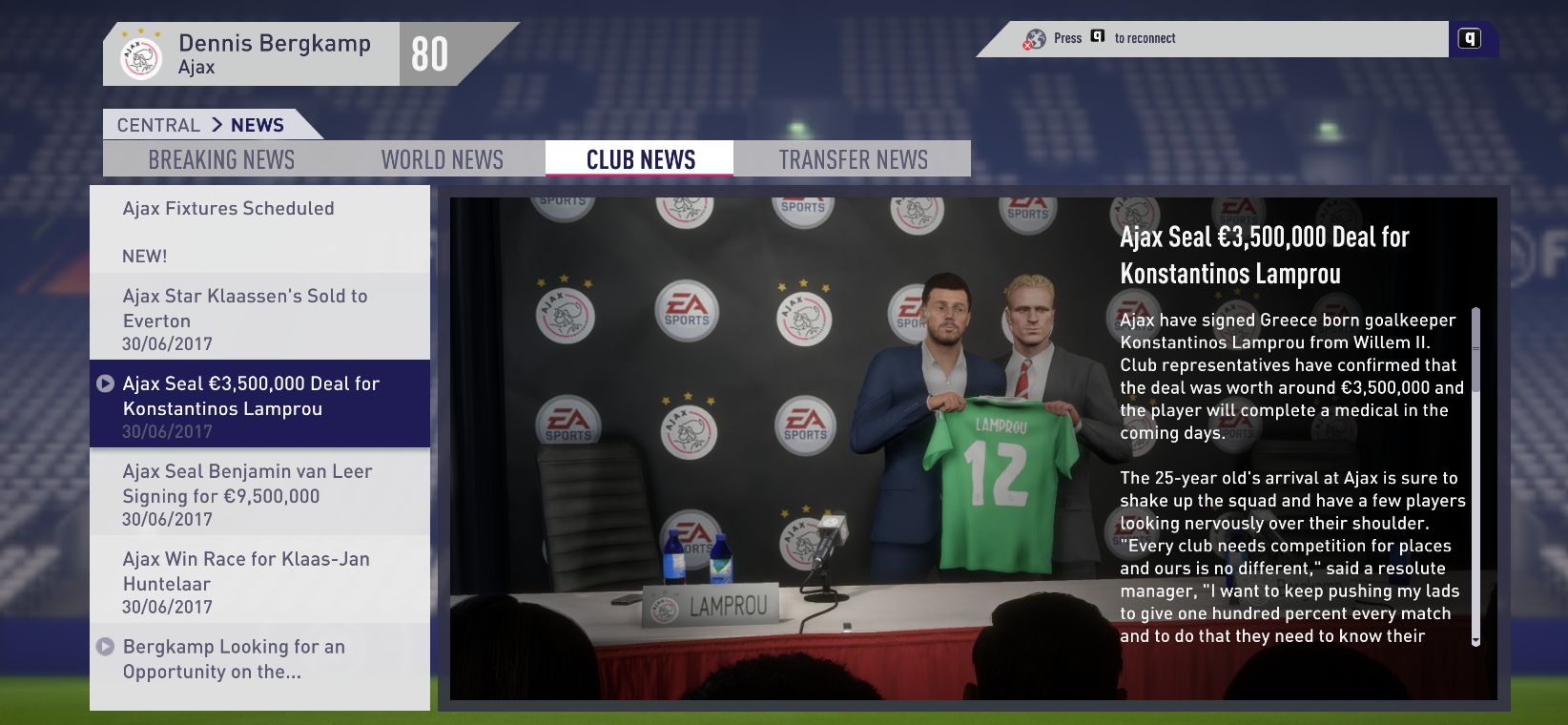This screenshot has height=725, width=1568.
Task: Open the World News tab
Action: coord(443,159)
